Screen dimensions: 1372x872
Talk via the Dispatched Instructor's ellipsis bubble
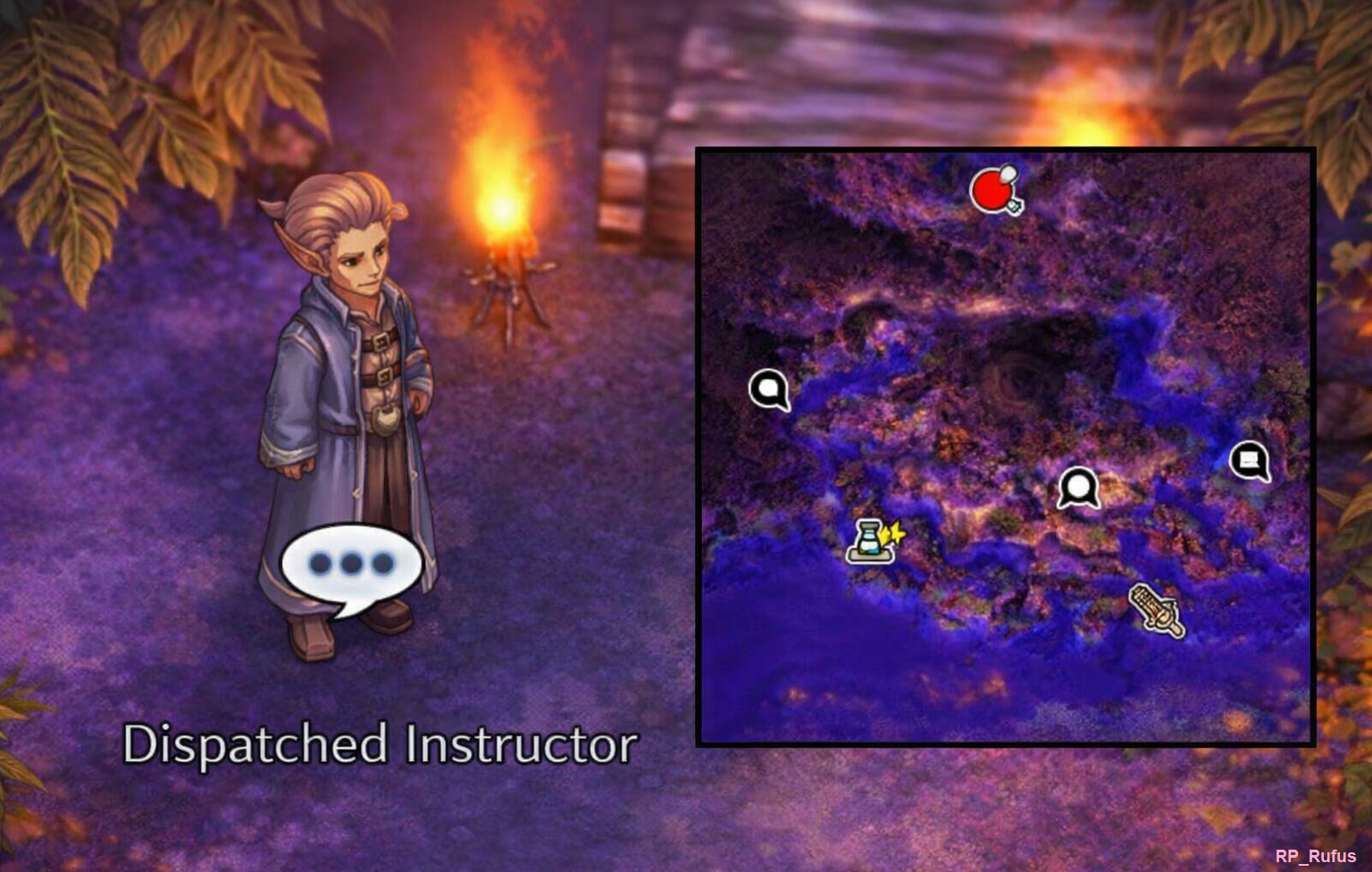pos(349,566)
